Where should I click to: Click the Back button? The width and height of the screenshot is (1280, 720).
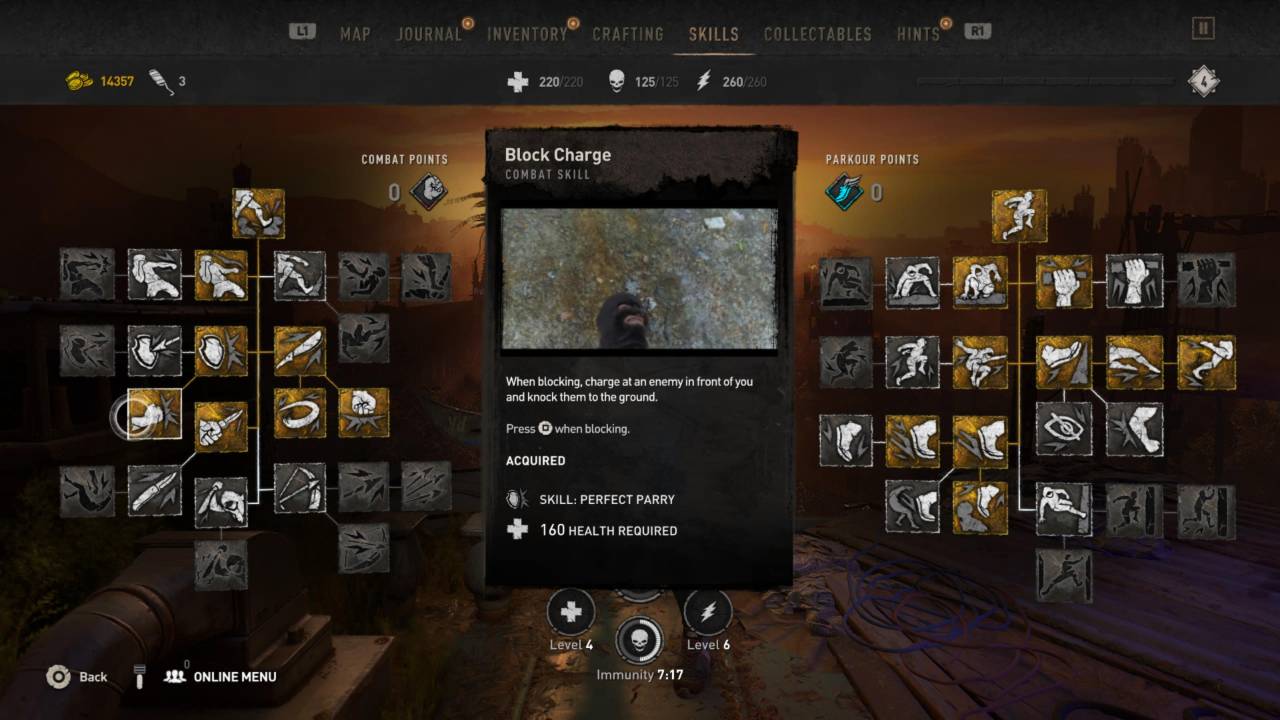[76, 677]
